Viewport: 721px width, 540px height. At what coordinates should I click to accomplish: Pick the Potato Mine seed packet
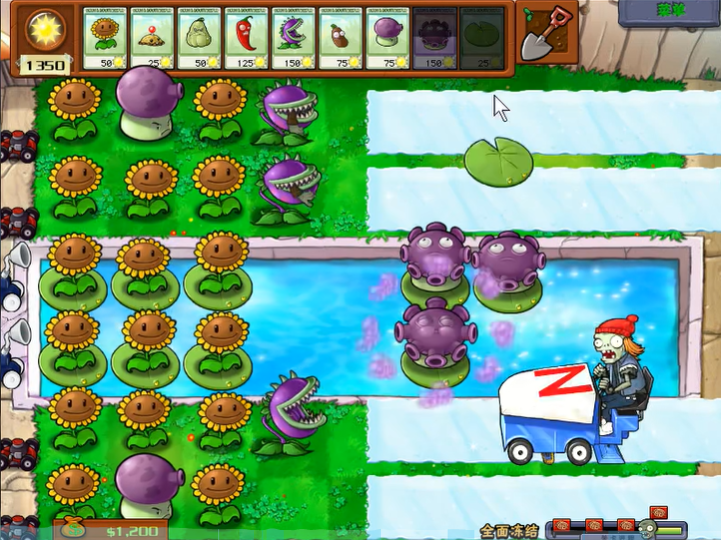152,39
